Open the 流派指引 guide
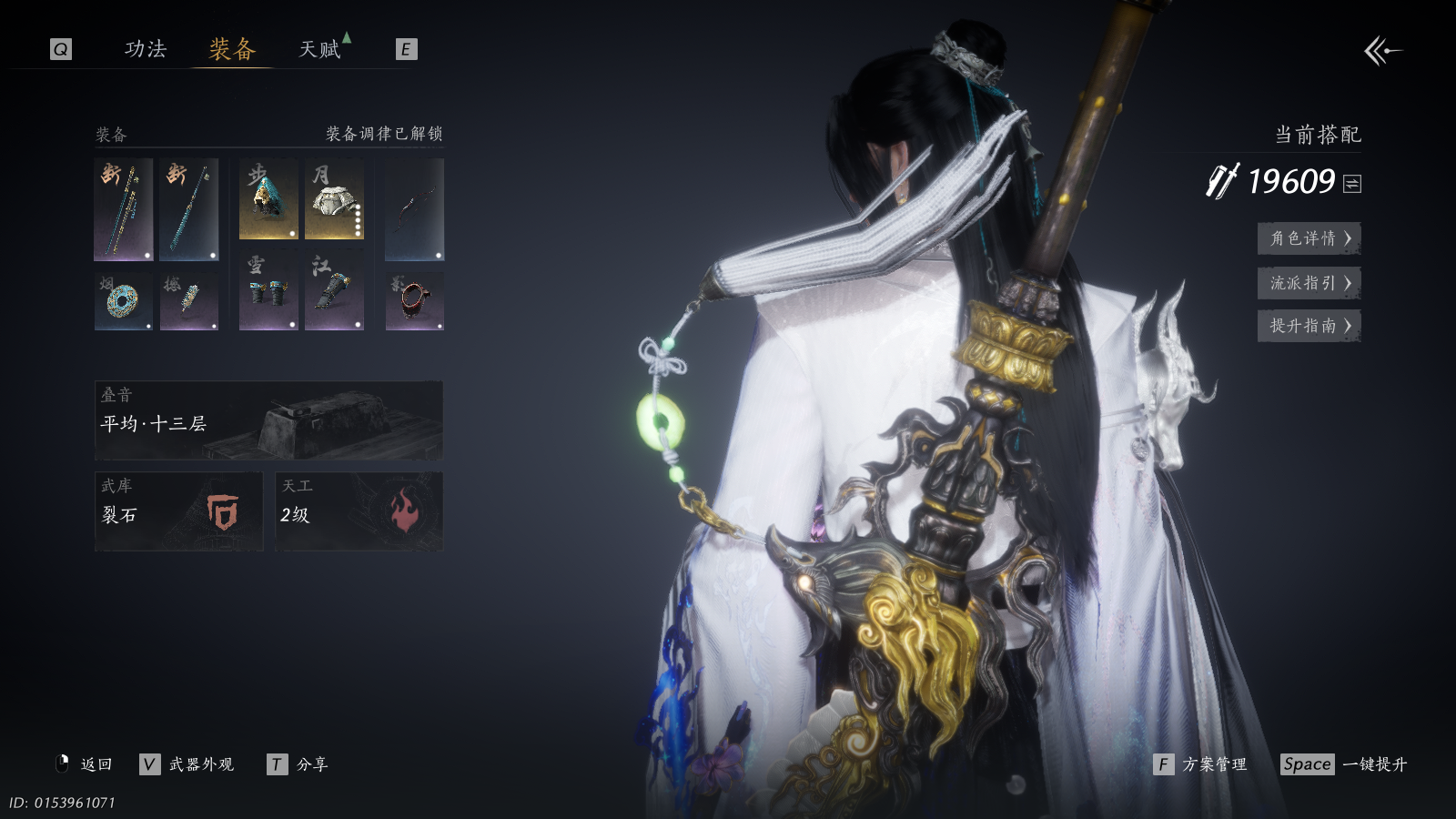Image resolution: width=1456 pixels, height=819 pixels. (1309, 283)
